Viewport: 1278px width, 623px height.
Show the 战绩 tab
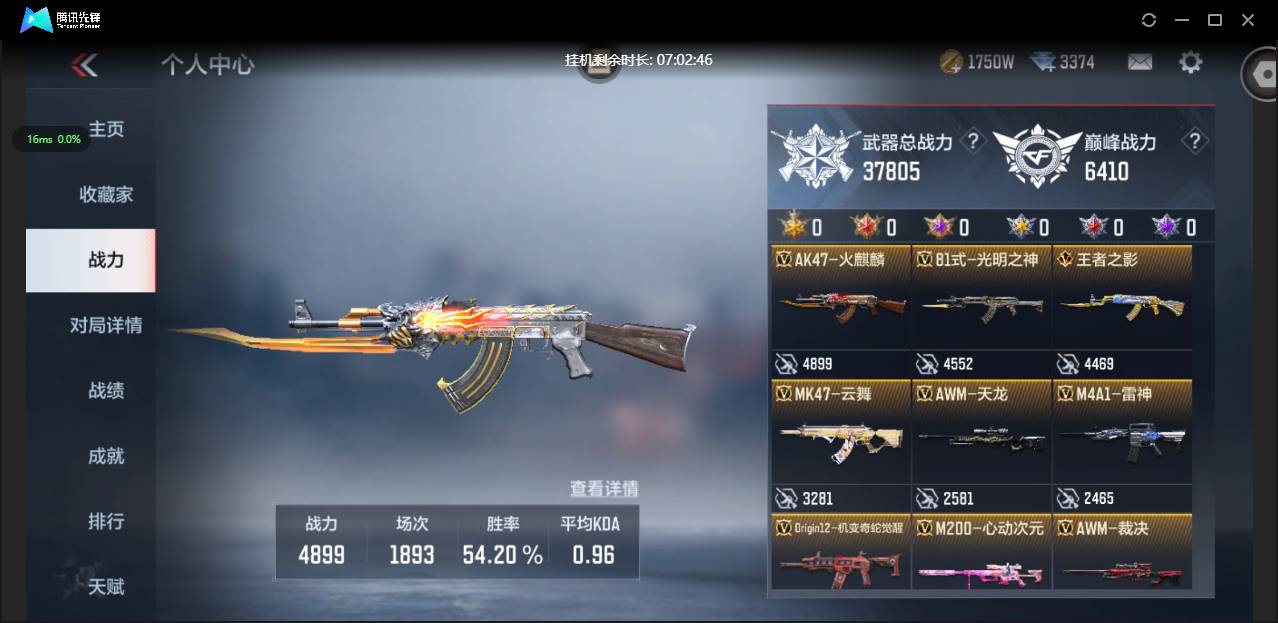pyautogui.click(x=105, y=391)
